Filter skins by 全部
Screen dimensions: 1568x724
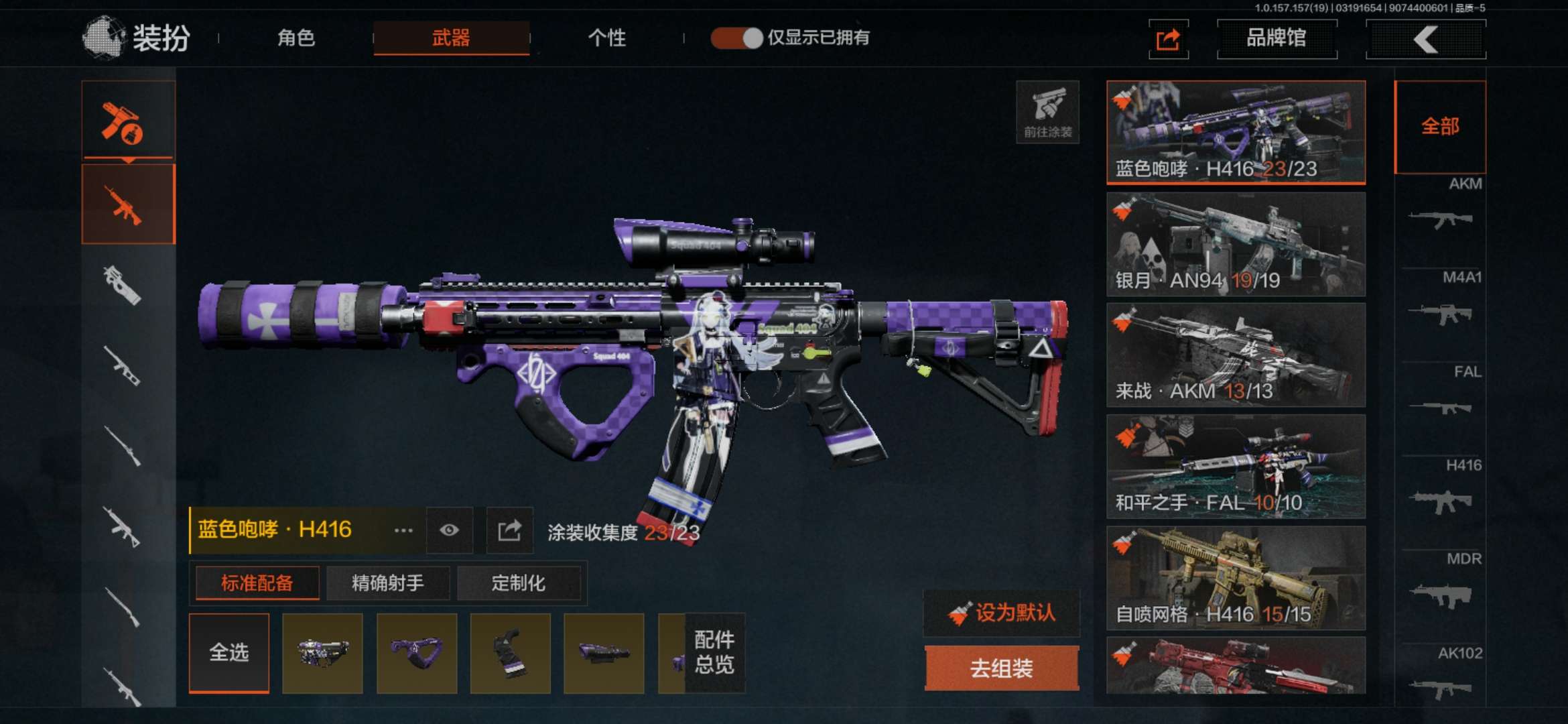pyautogui.click(x=1440, y=126)
